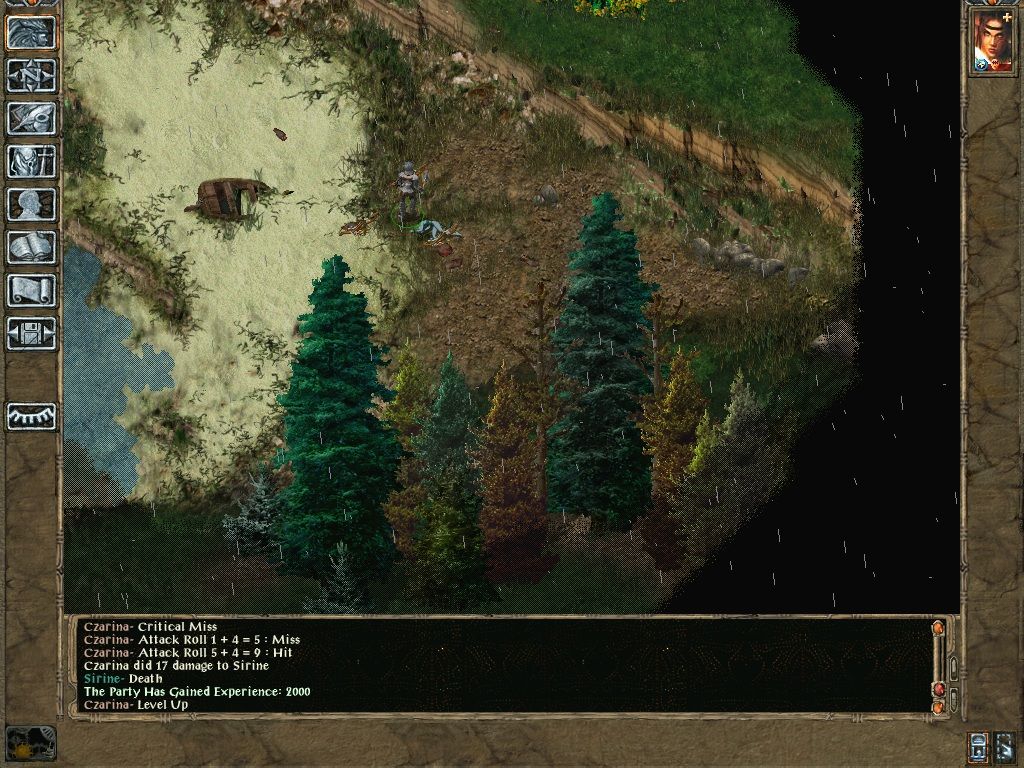Select Czarina's character portrait
This screenshot has width=1024, height=768.
tap(992, 42)
